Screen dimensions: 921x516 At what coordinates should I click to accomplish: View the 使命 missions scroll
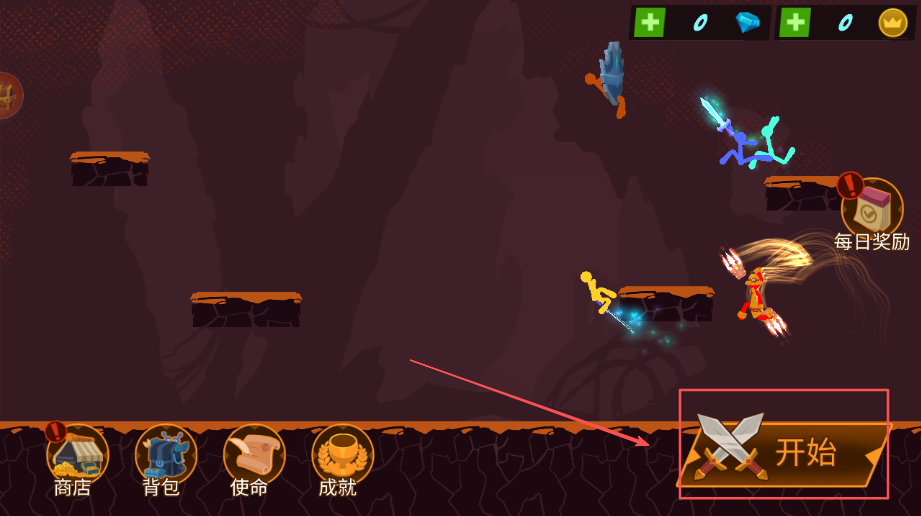(x=253, y=459)
